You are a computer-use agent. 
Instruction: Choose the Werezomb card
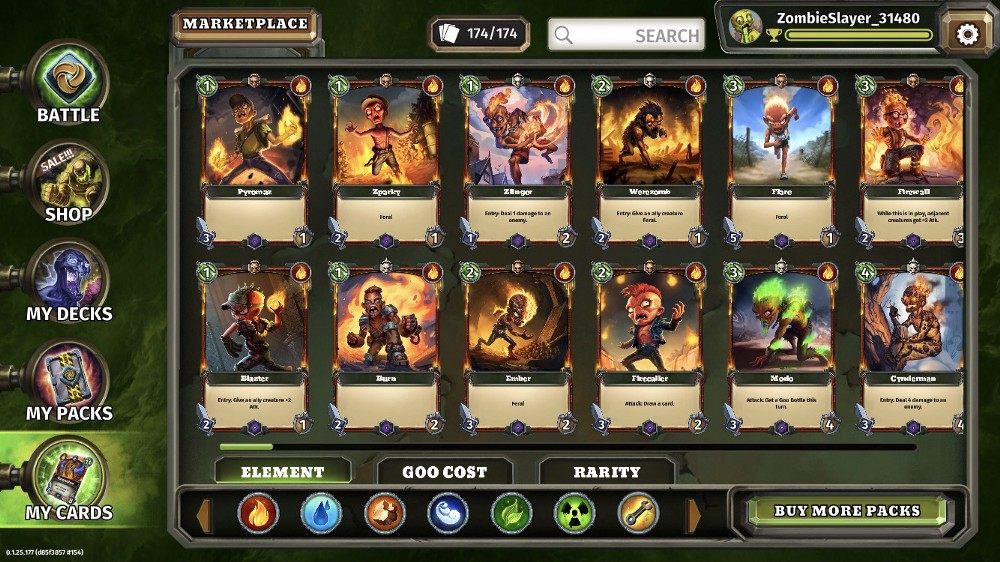pyautogui.click(x=649, y=160)
